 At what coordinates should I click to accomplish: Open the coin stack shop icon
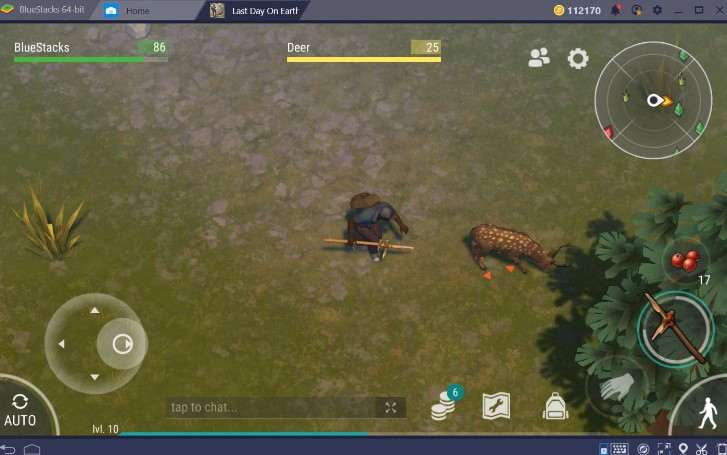444,405
